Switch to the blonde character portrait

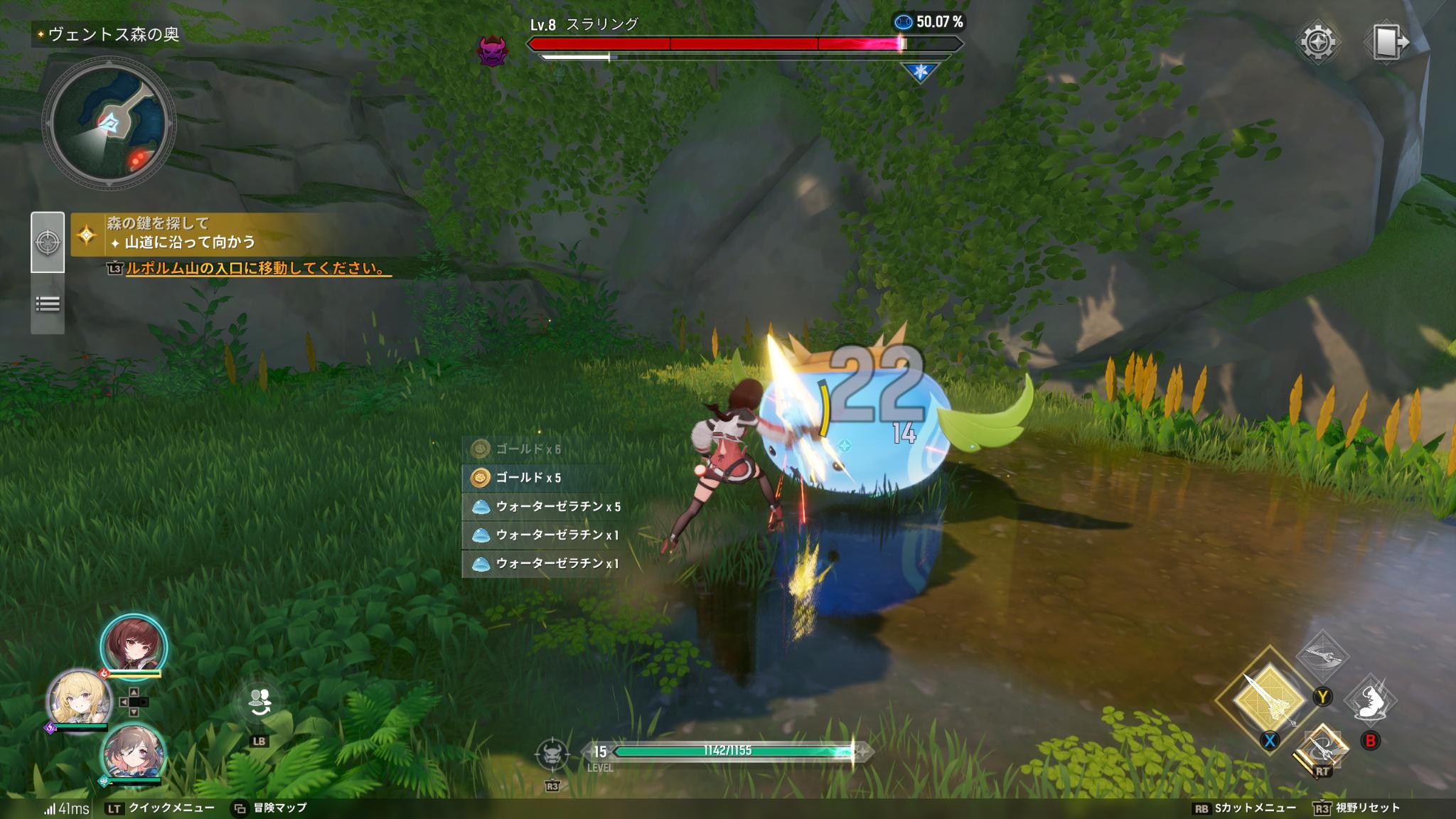pos(78,699)
